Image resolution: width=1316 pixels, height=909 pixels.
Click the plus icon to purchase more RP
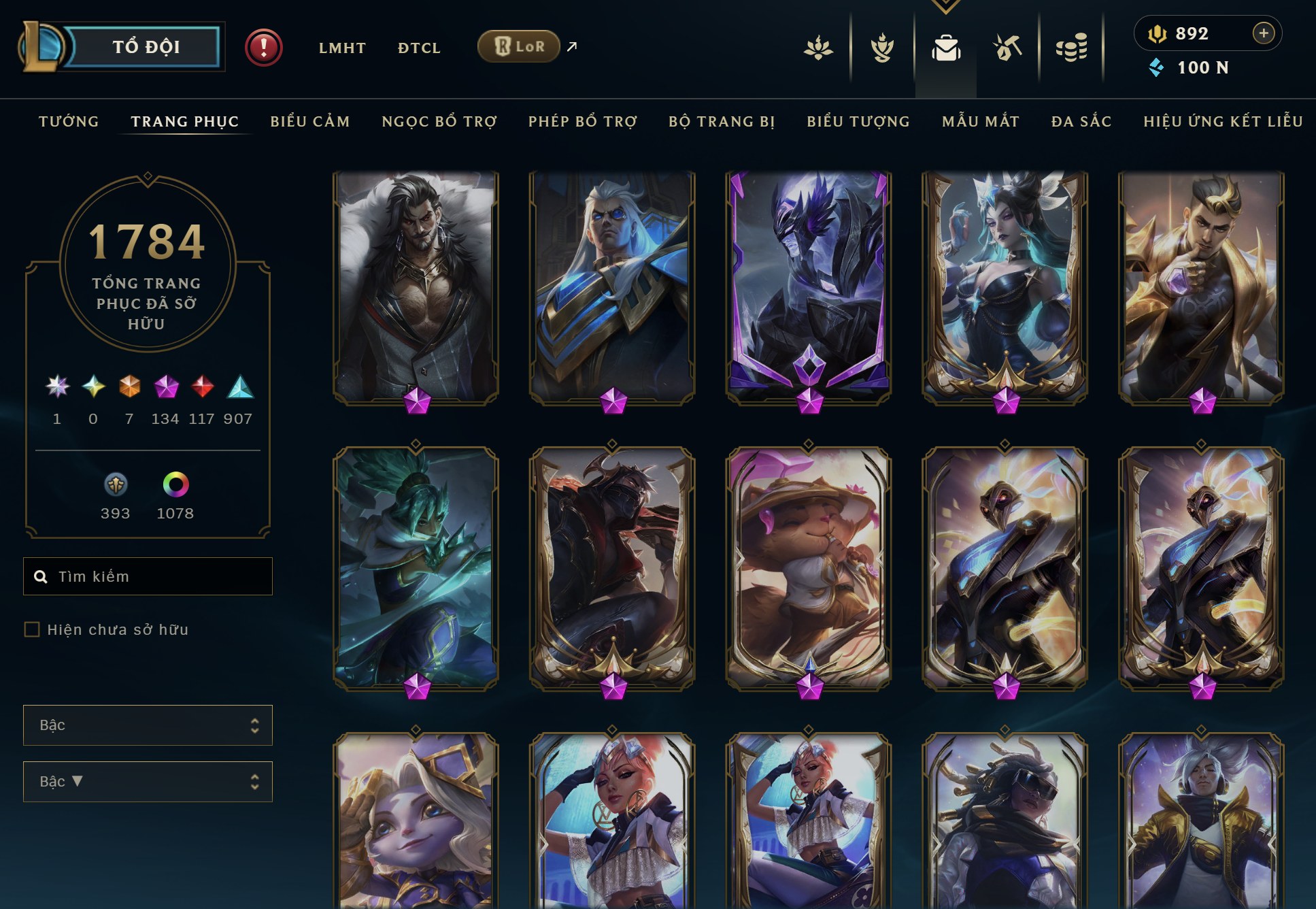pos(1264,32)
